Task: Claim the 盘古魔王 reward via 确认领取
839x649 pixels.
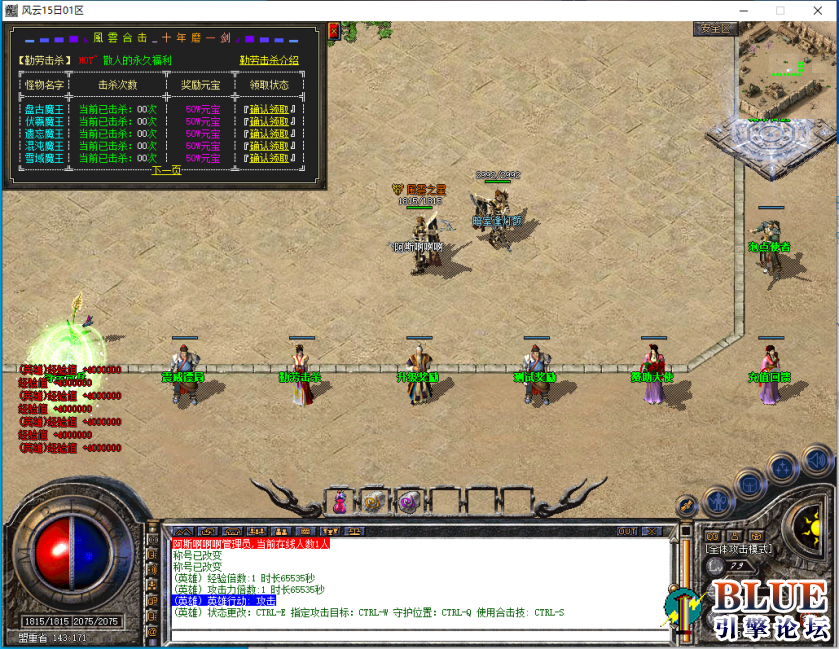Action: (x=268, y=109)
